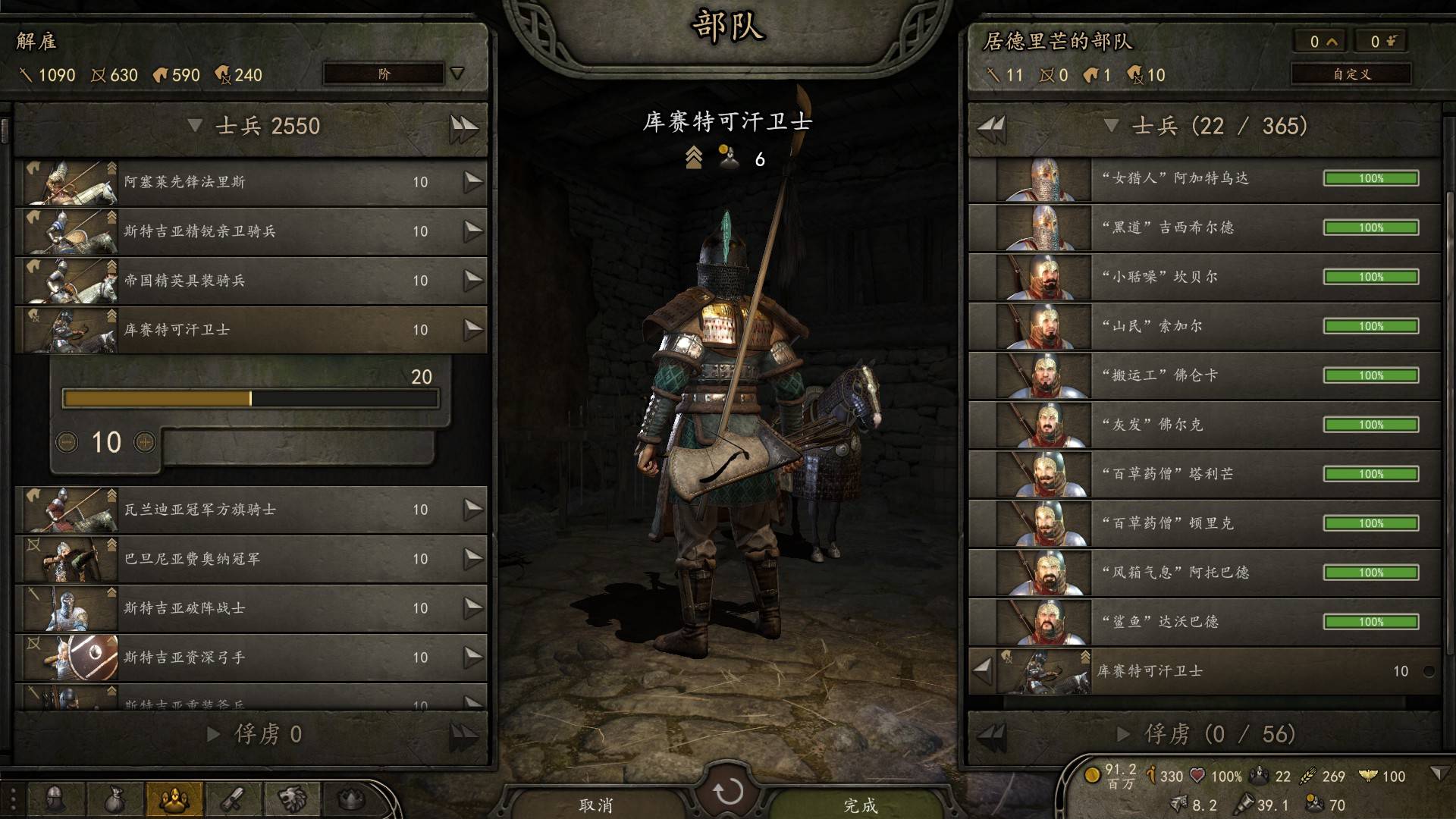1456x819 pixels.
Task: Move 巴旦尼亚费奥纳冠军 to party via arrow
Action: click(473, 559)
